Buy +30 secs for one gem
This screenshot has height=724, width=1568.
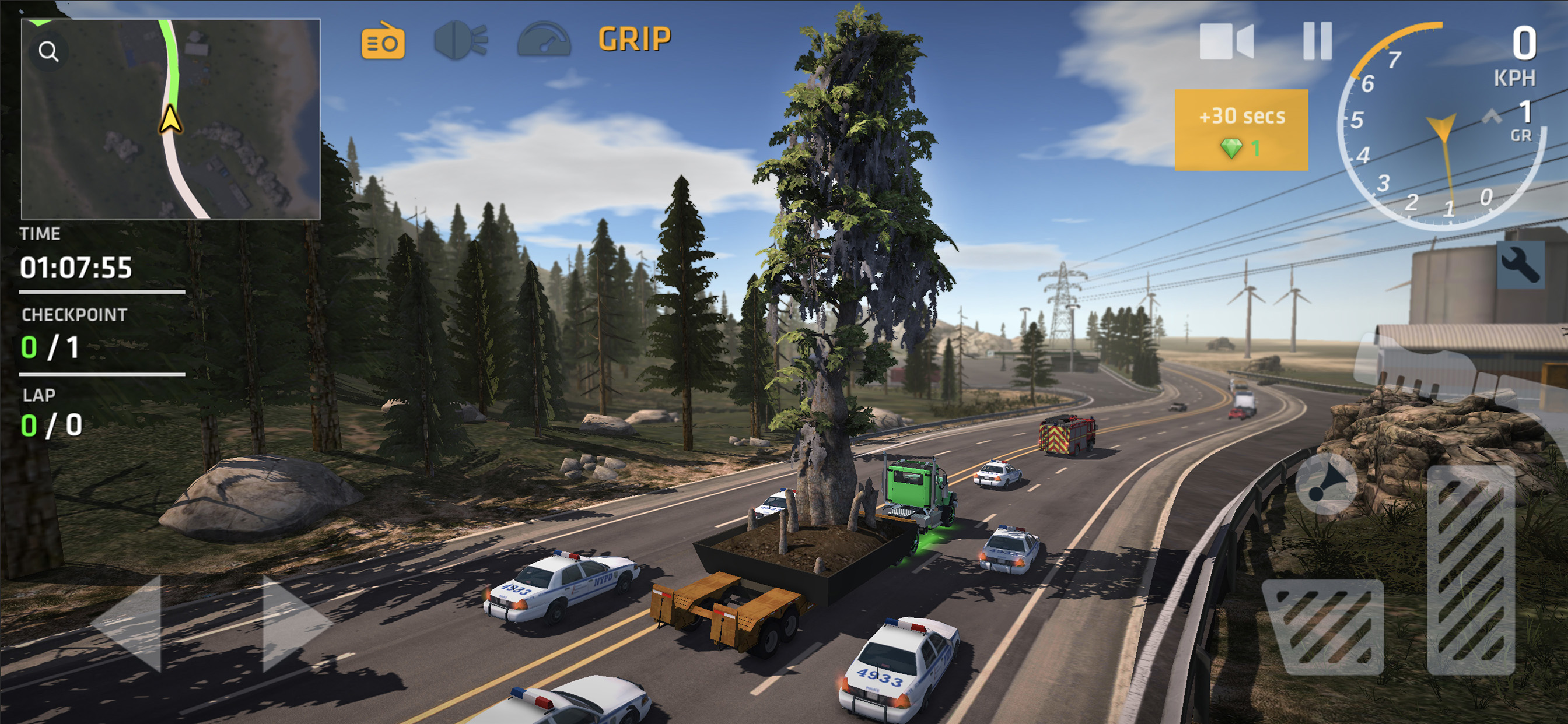pyautogui.click(x=1241, y=129)
